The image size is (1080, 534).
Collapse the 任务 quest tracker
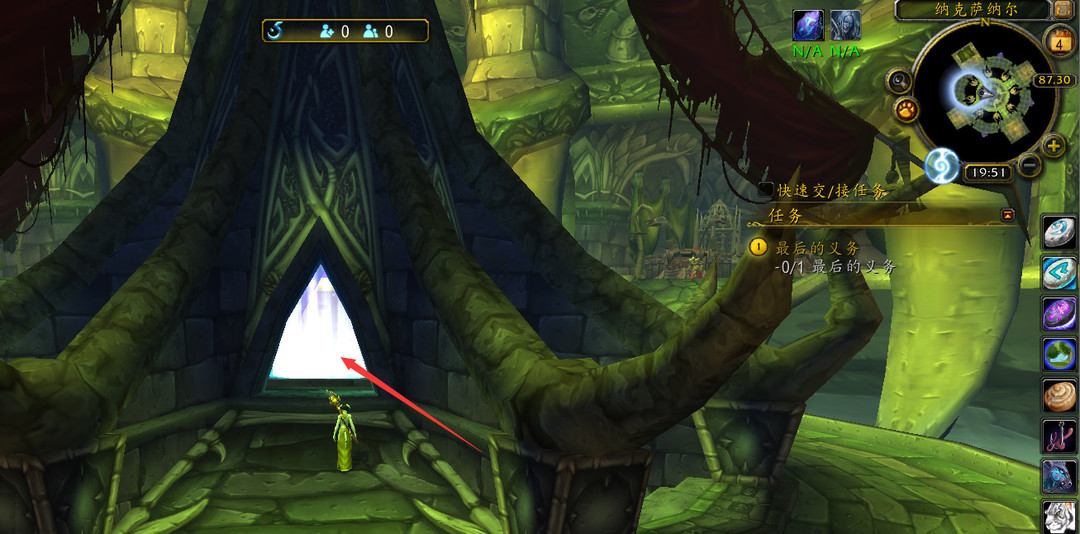point(1007,214)
